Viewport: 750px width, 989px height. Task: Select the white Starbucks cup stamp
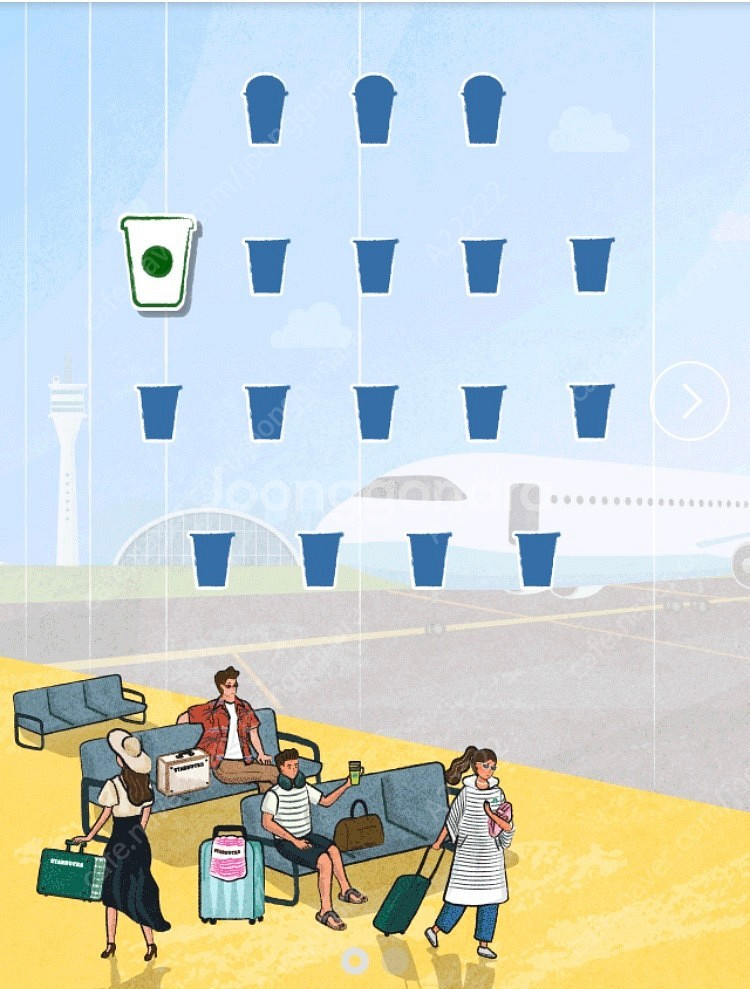click(157, 262)
